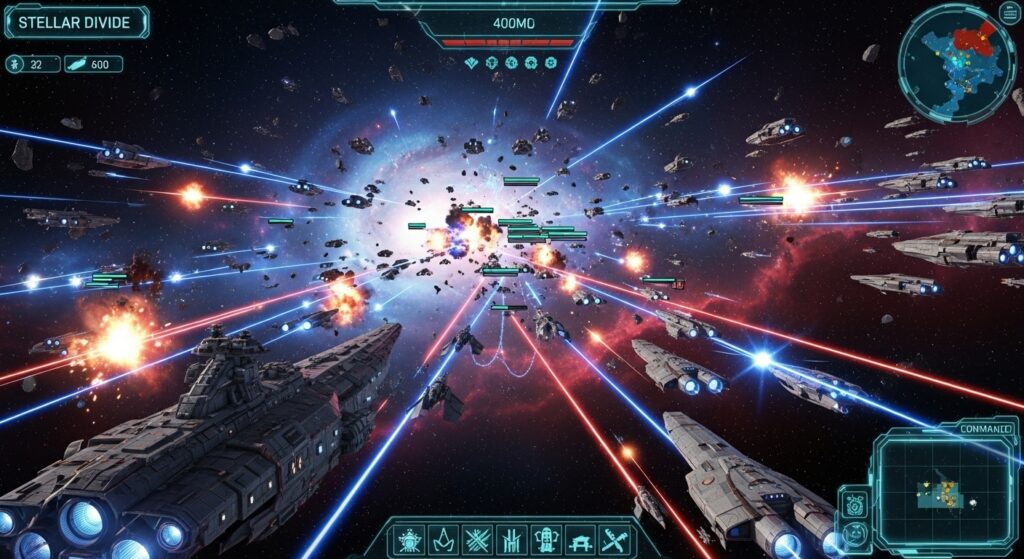
Task: Choose the vertical bars formation command
Action: click(x=511, y=537)
